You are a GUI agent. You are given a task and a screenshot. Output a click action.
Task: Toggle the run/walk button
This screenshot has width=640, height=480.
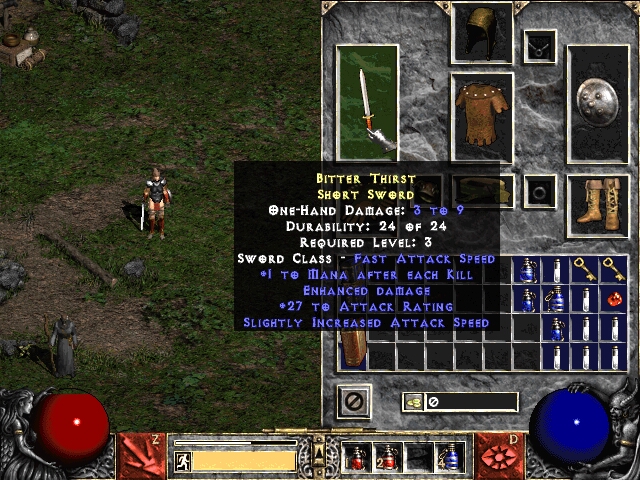pyautogui.click(x=183, y=460)
